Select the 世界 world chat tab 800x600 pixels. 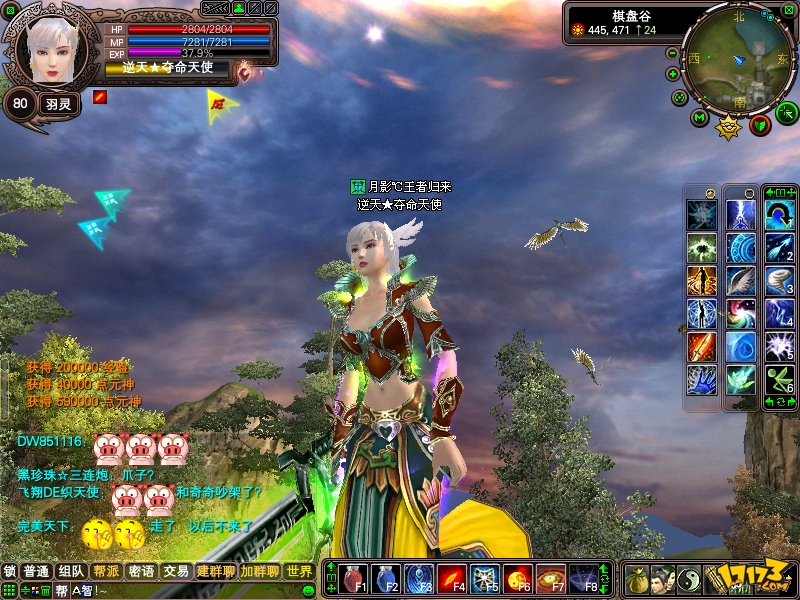pyautogui.click(x=299, y=571)
